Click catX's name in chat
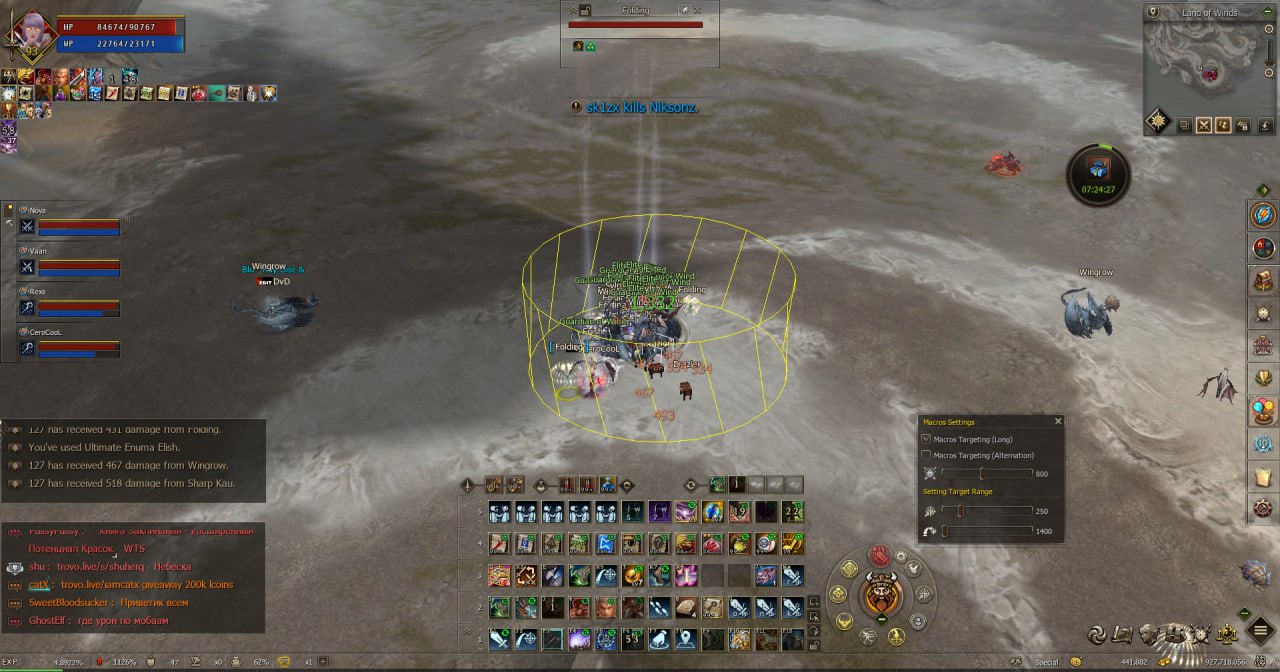 coord(39,584)
